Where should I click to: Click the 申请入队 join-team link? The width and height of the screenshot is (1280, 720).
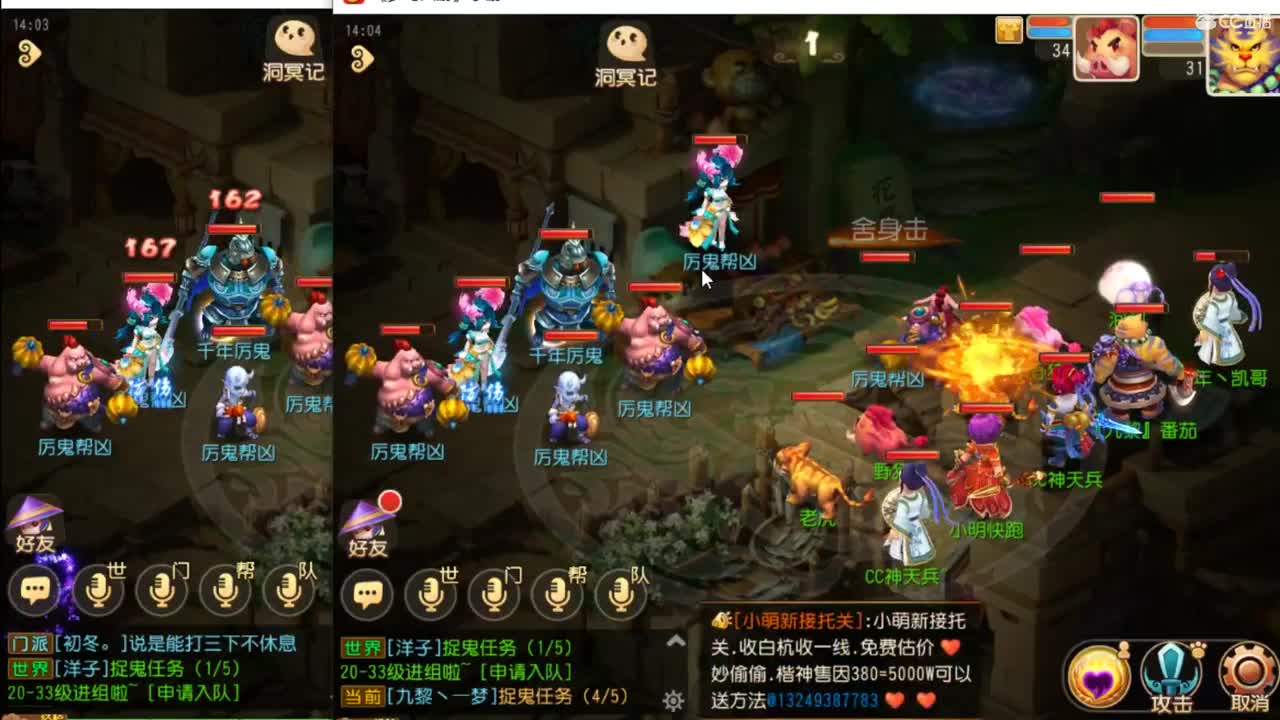click(528, 672)
